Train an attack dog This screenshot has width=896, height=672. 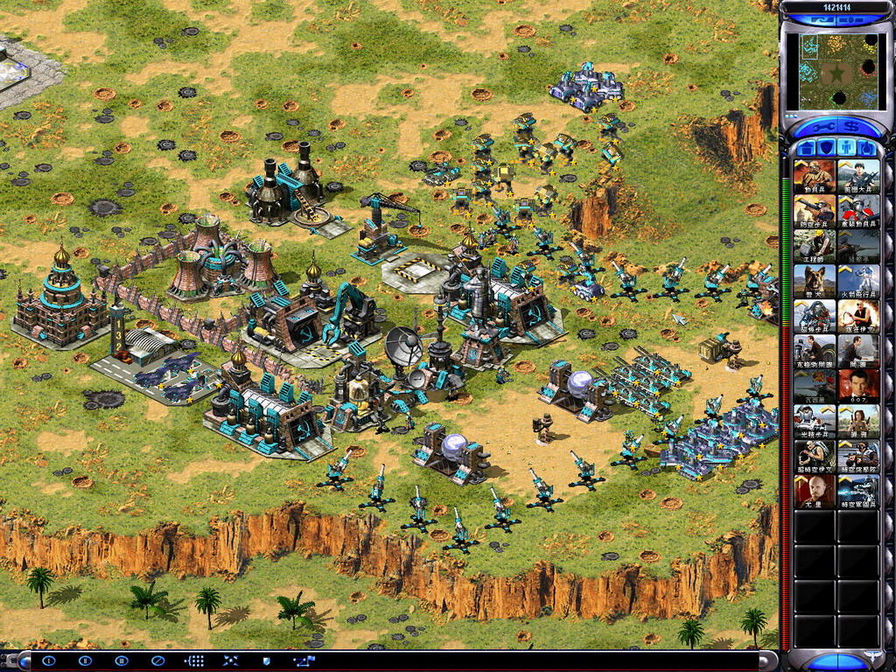click(814, 282)
